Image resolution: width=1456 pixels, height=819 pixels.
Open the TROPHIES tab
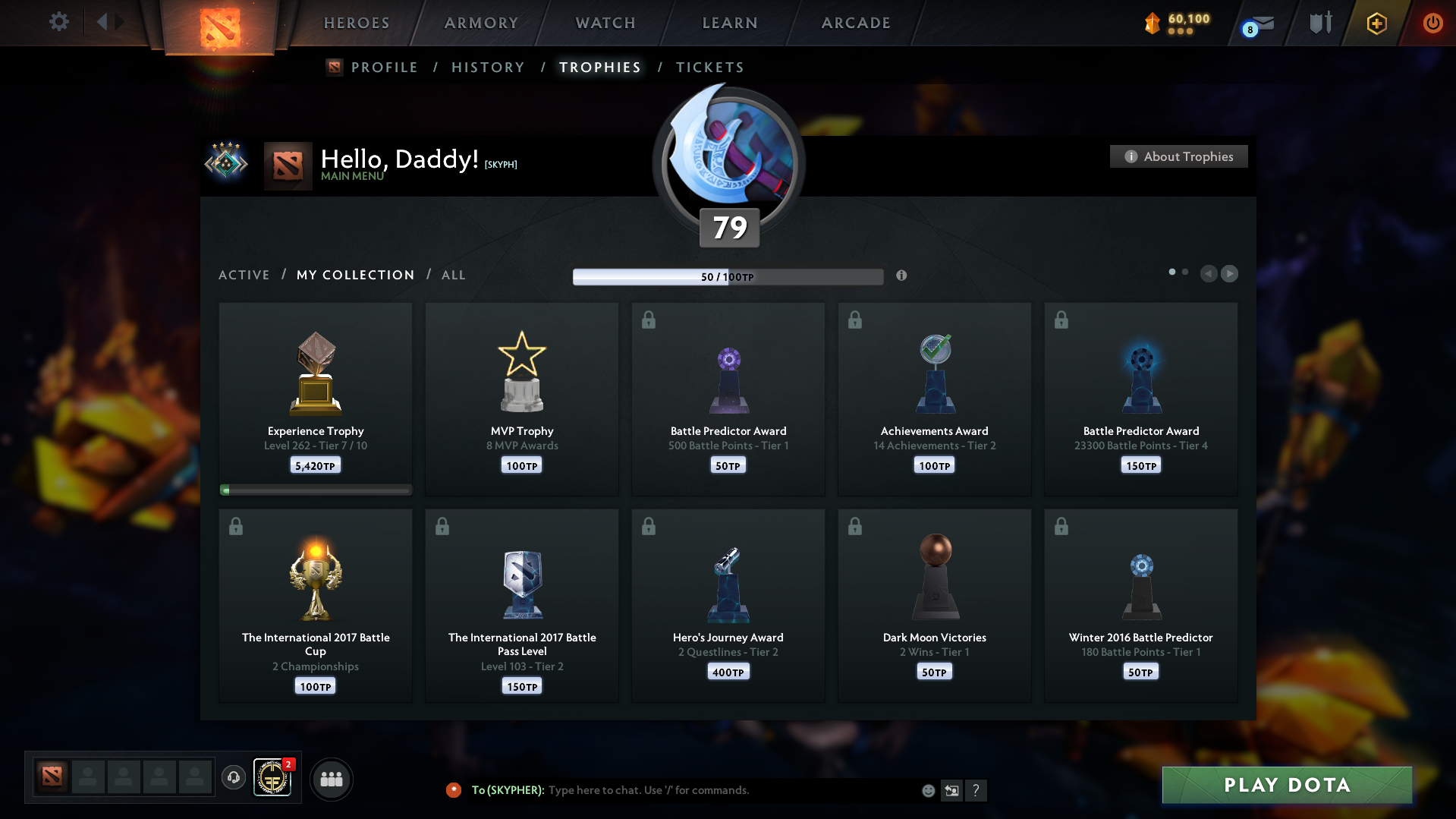[599, 68]
